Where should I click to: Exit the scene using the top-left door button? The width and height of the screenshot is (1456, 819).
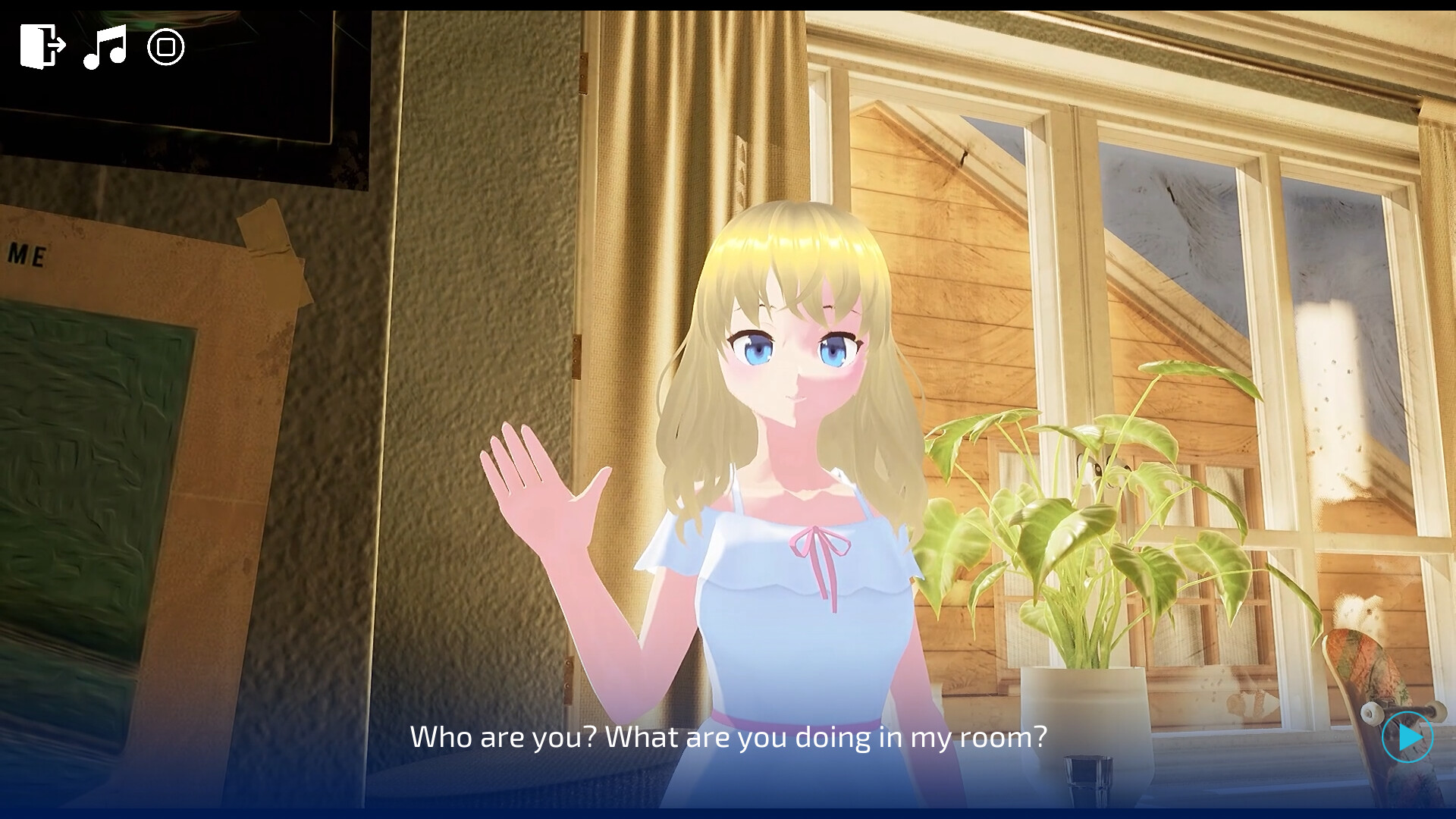click(x=42, y=47)
